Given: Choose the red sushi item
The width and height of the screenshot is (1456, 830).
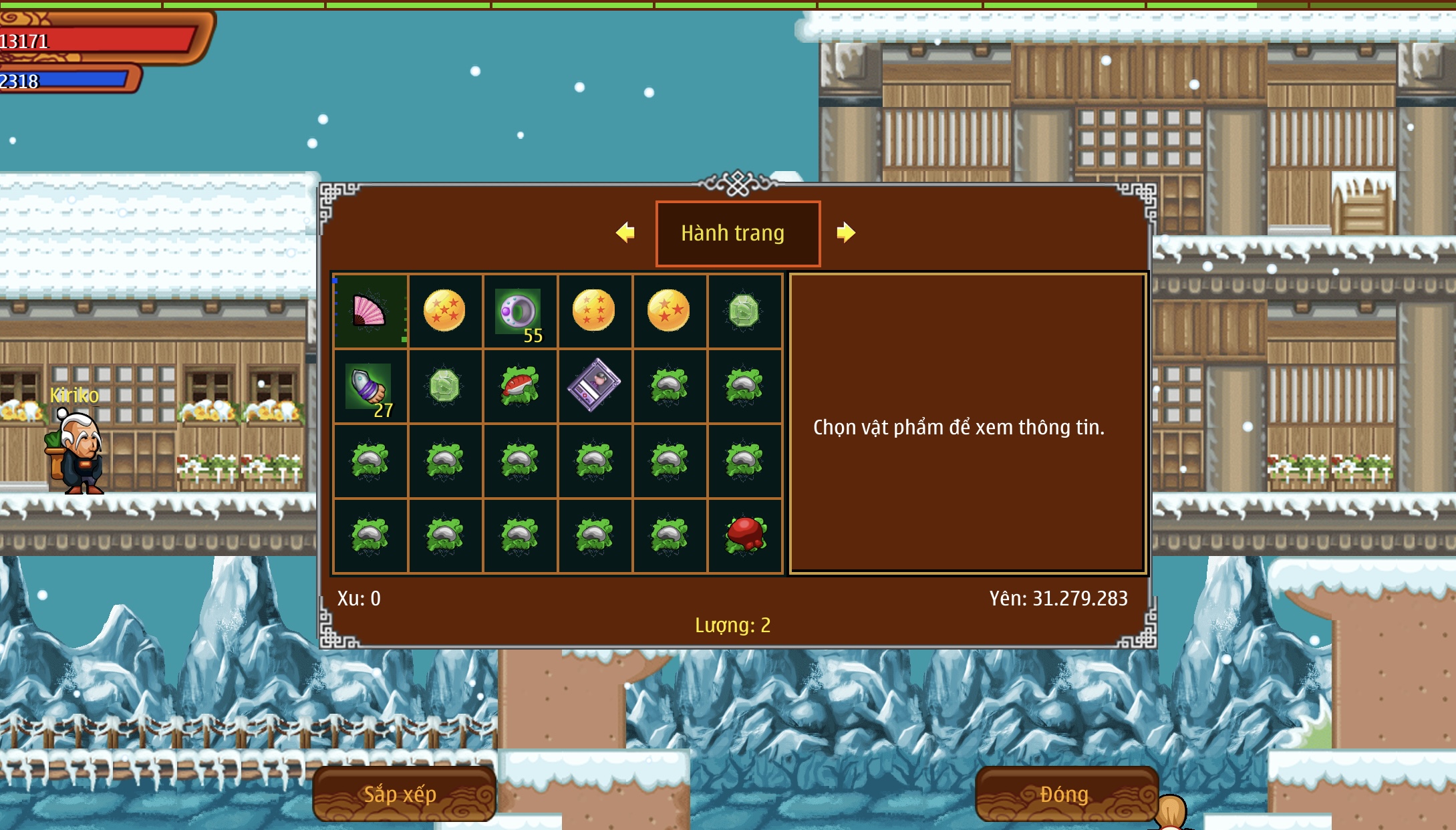Looking at the screenshot, I should pyautogui.click(x=519, y=386).
